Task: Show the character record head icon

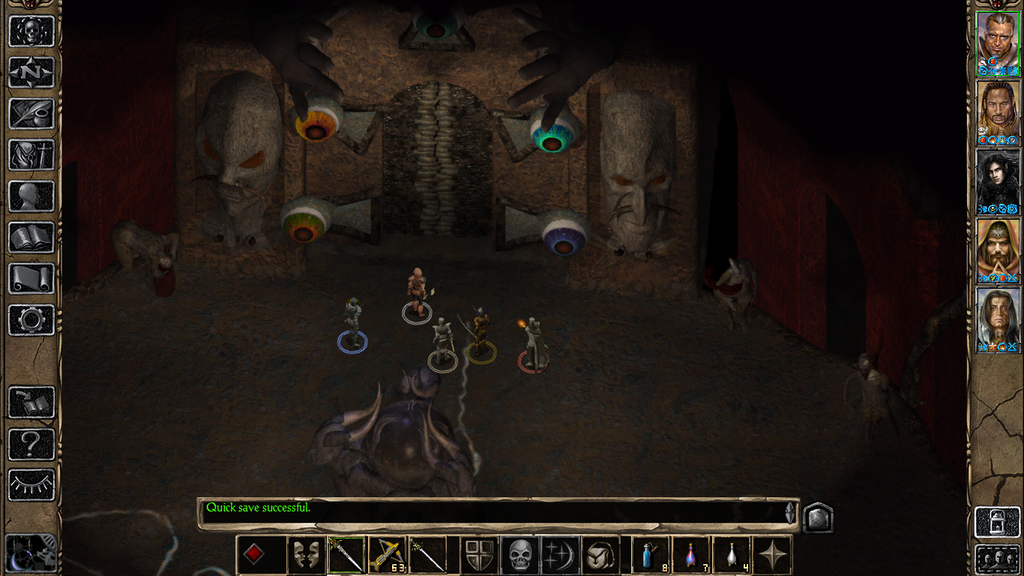Action: (x=30, y=196)
